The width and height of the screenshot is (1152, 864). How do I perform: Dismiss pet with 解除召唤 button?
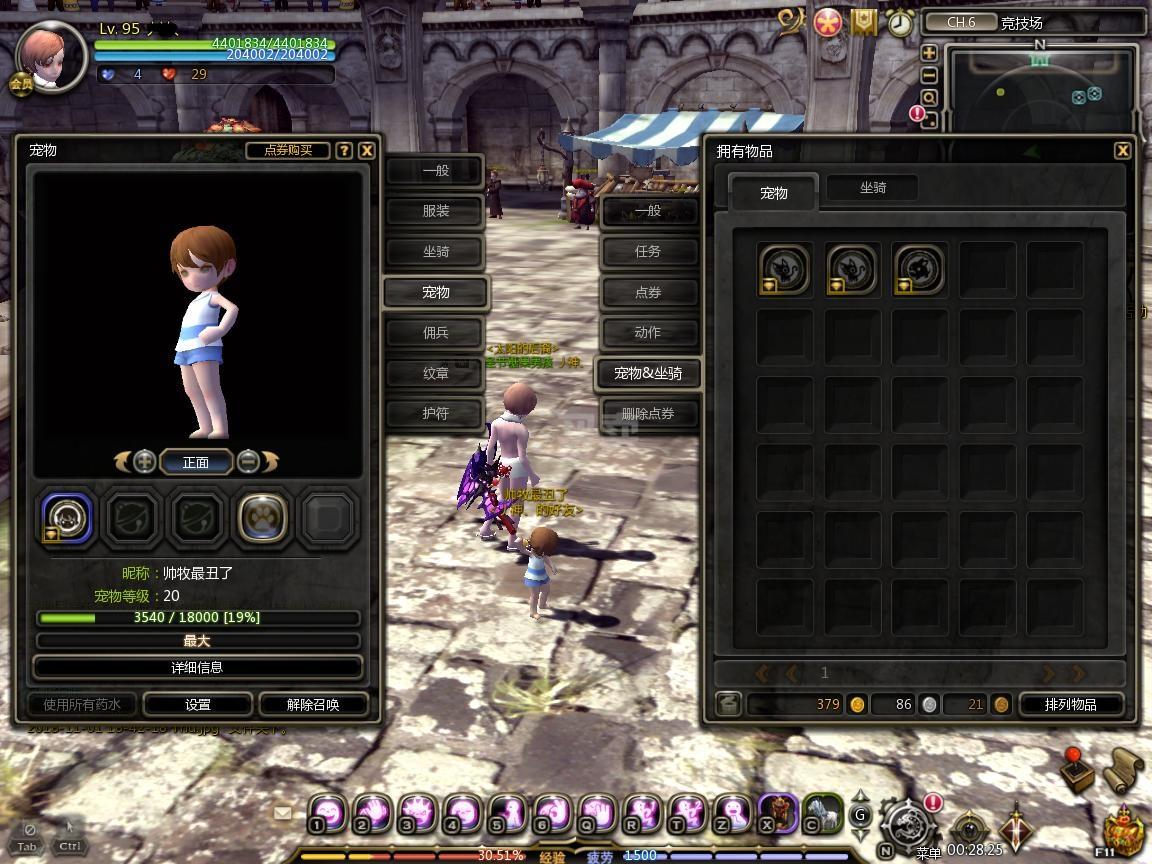313,704
